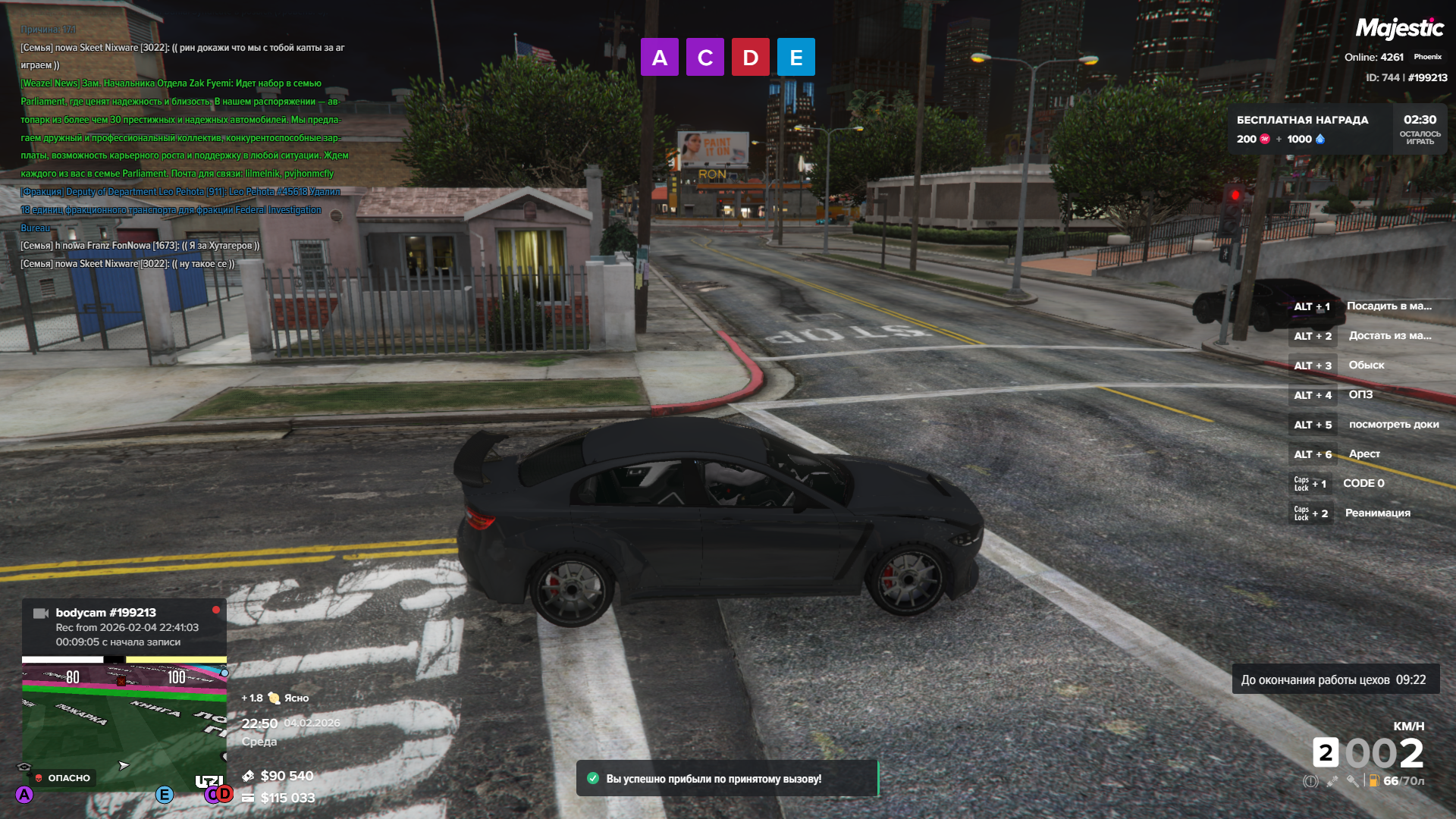This screenshot has width=1456, height=819.
Task: Select the red D zone tile
Action: click(x=750, y=57)
